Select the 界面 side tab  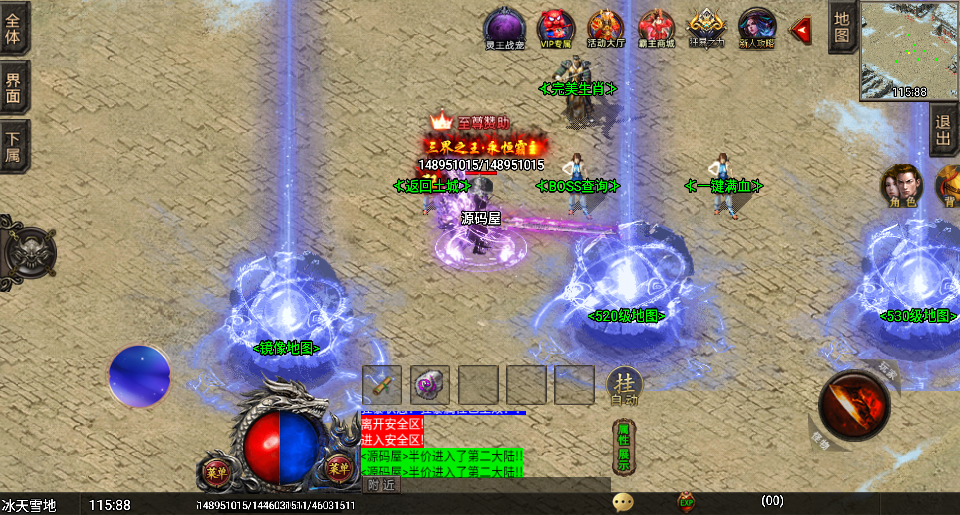click(14, 86)
